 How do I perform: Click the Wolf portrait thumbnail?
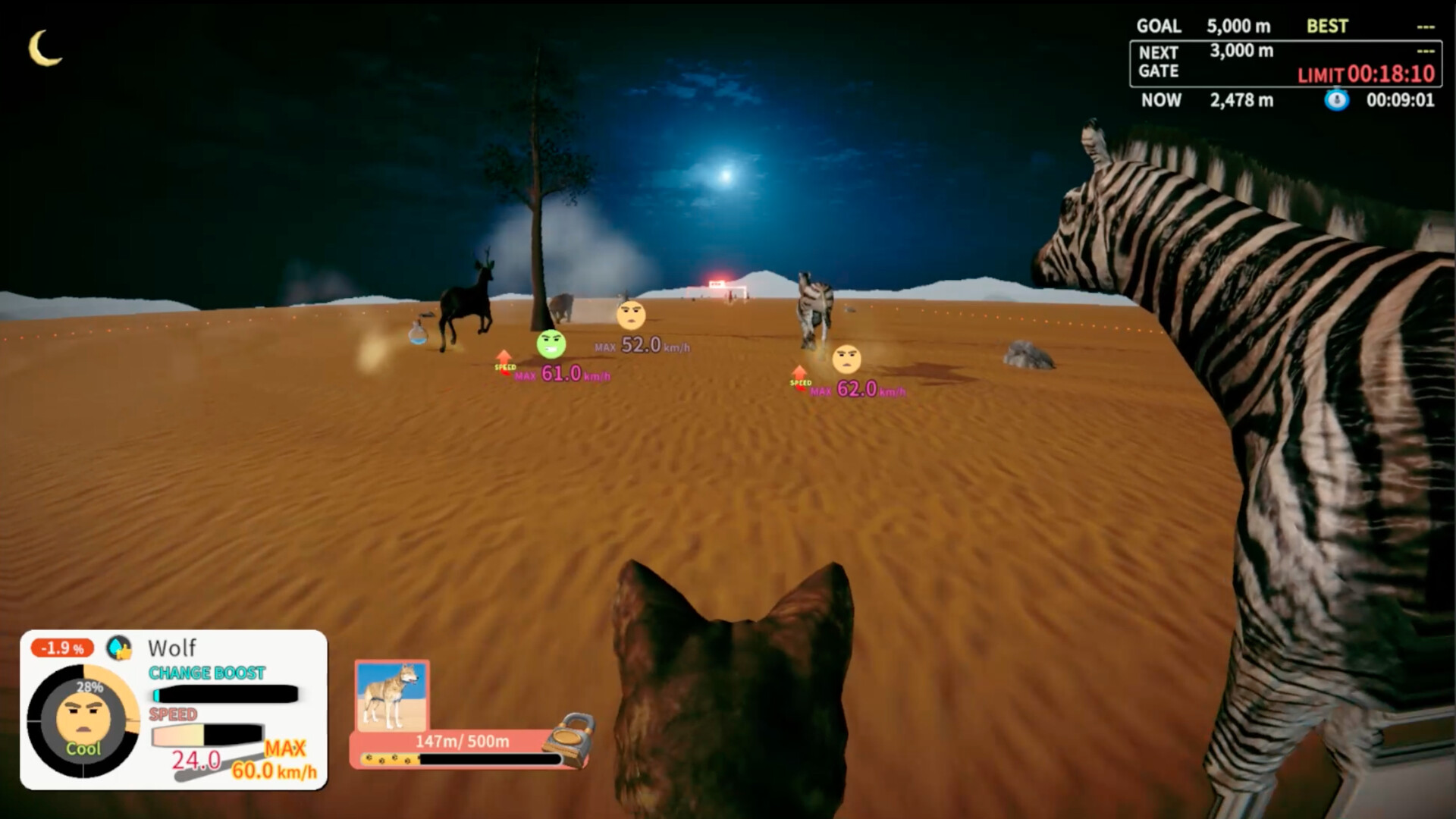pyautogui.click(x=393, y=698)
